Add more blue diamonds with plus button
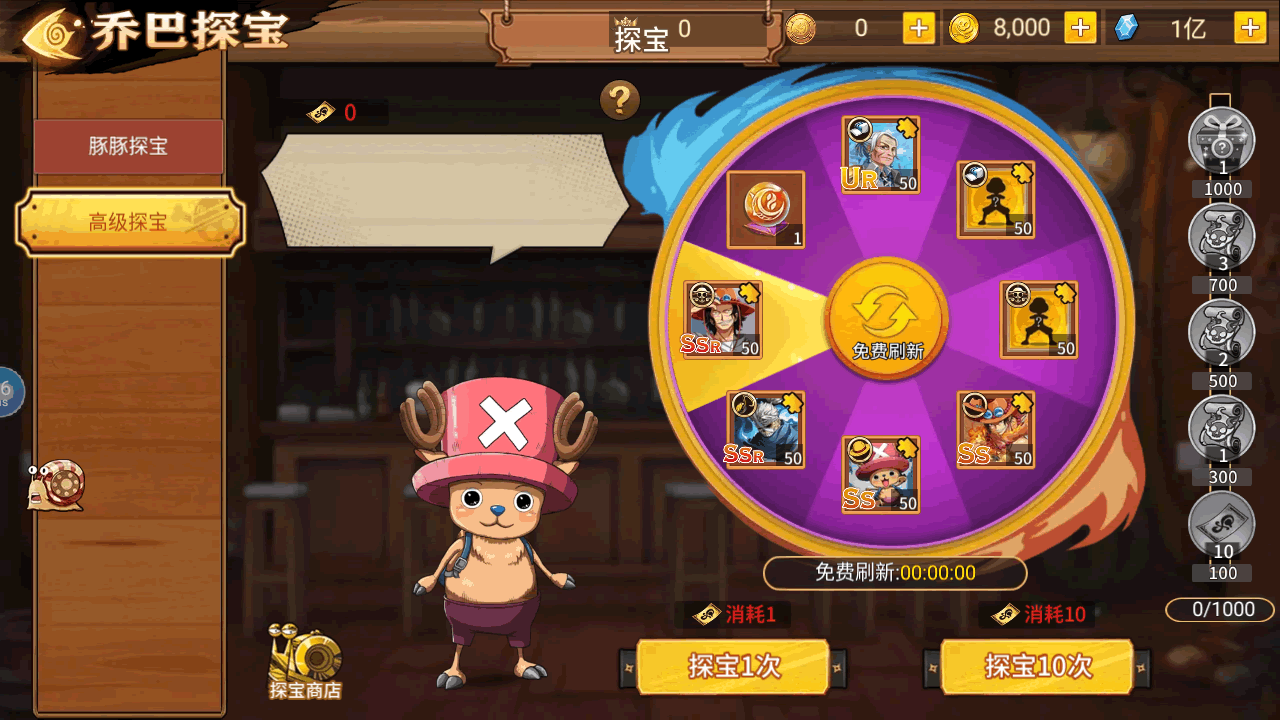 click(x=1250, y=28)
